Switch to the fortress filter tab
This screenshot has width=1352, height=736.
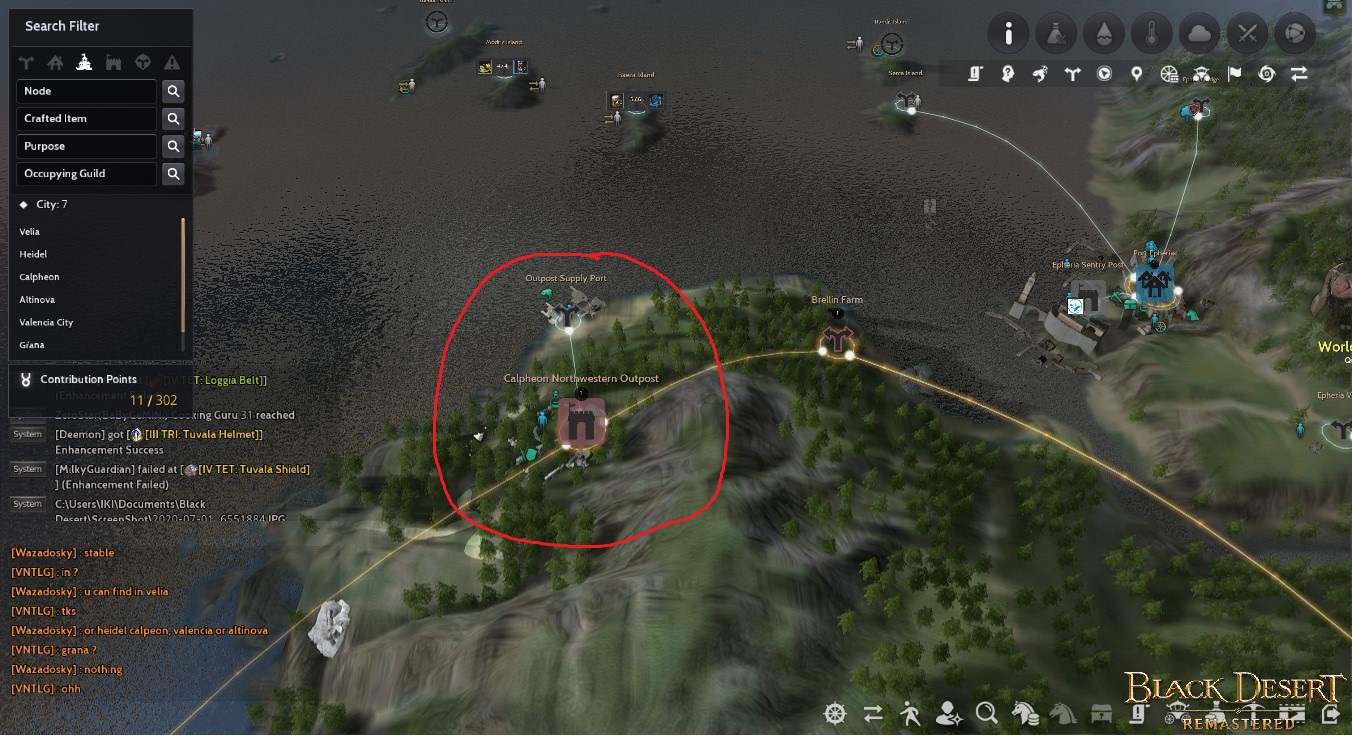click(x=113, y=61)
